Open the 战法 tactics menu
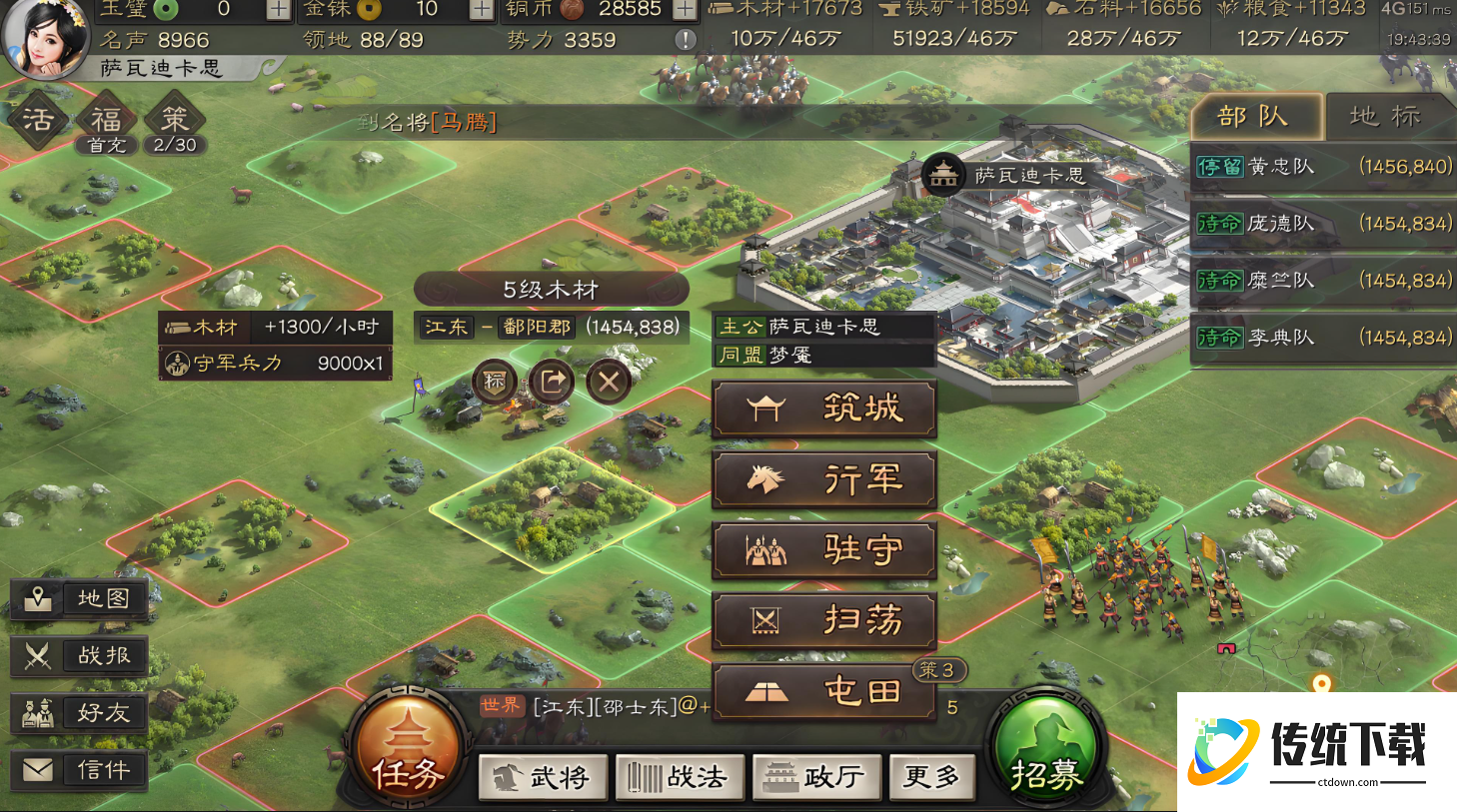This screenshot has width=1457, height=812. pos(680,777)
